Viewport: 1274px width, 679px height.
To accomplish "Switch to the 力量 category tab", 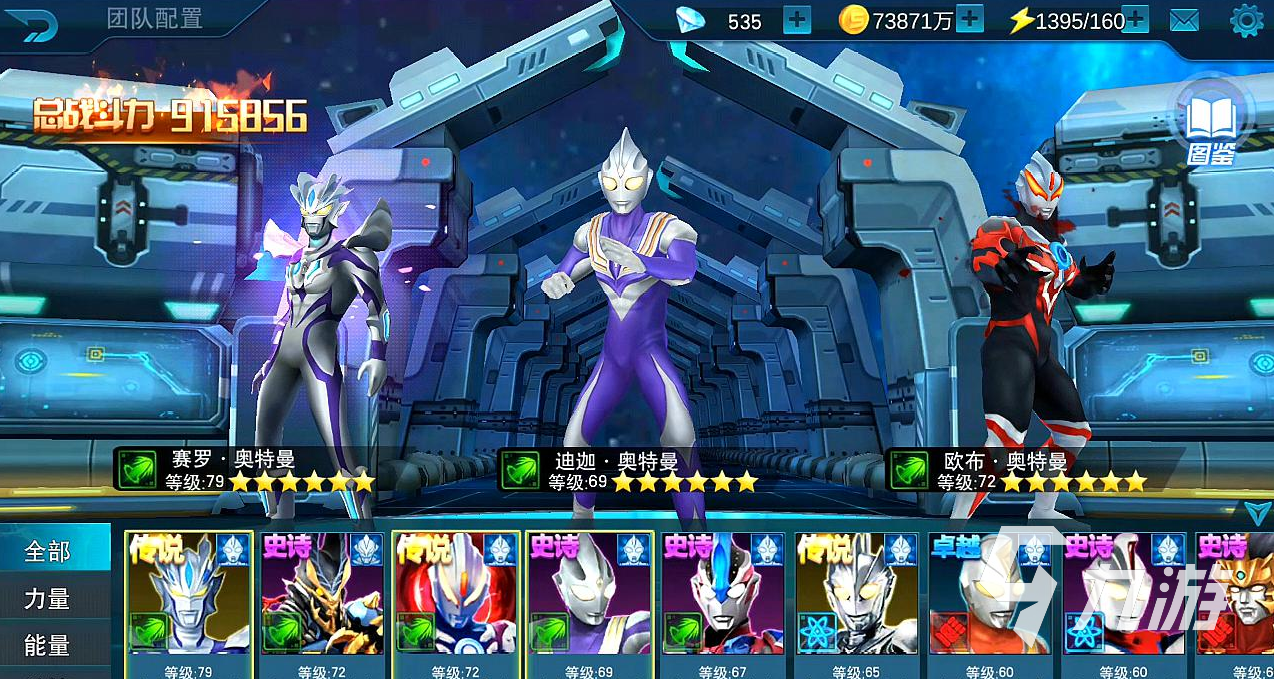I will 48,599.
